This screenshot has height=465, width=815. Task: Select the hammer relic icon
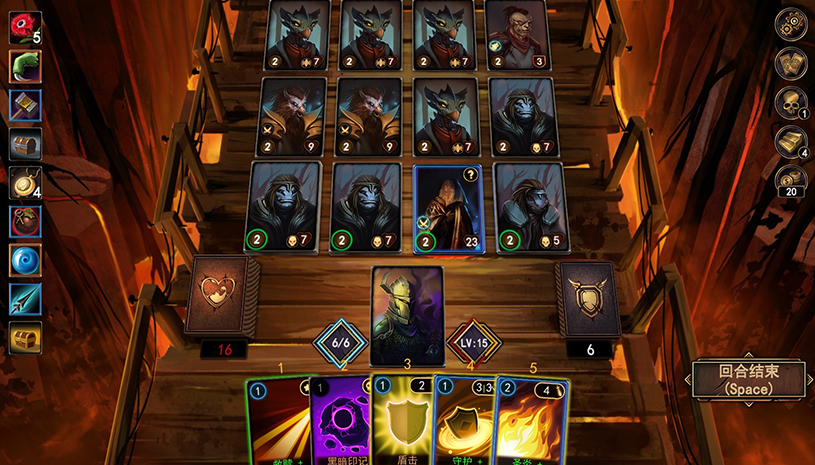click(25, 105)
